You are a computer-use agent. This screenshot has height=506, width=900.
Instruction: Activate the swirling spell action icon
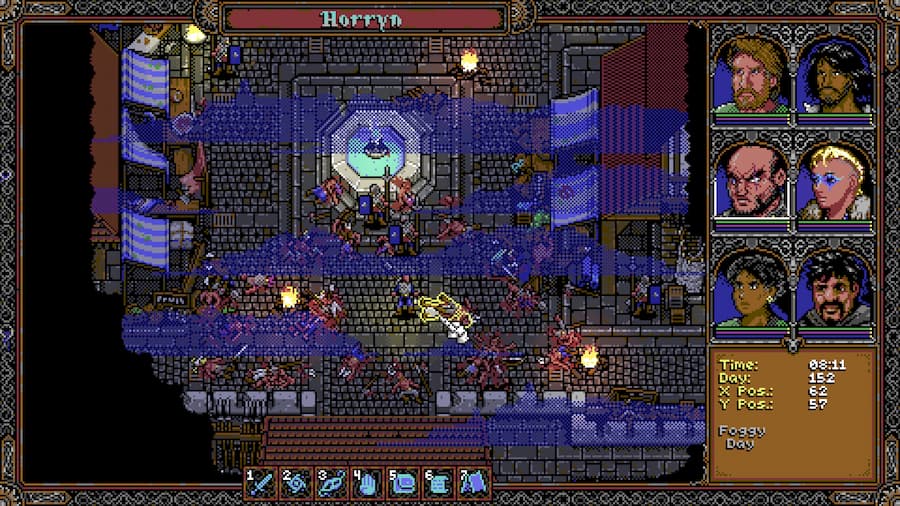click(x=297, y=484)
